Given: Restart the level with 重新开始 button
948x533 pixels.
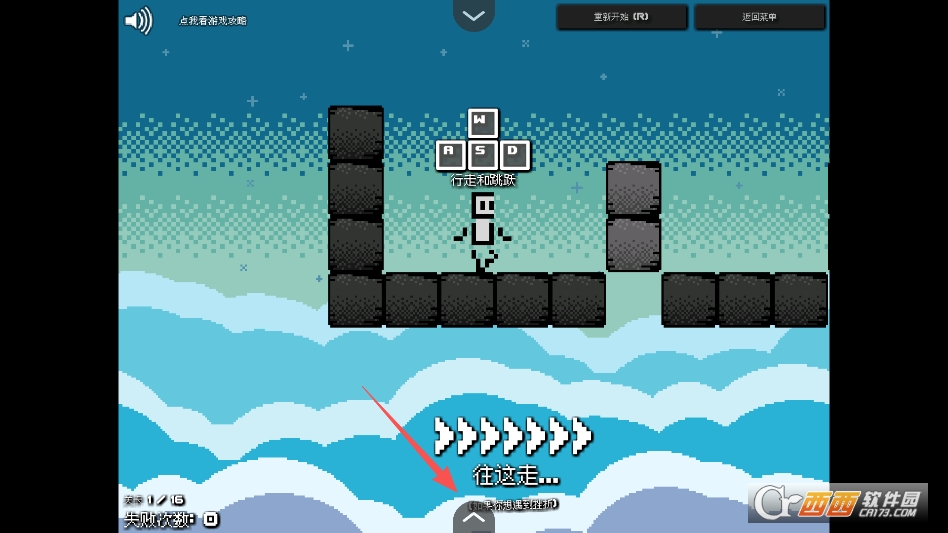Looking at the screenshot, I should click(x=622, y=17).
